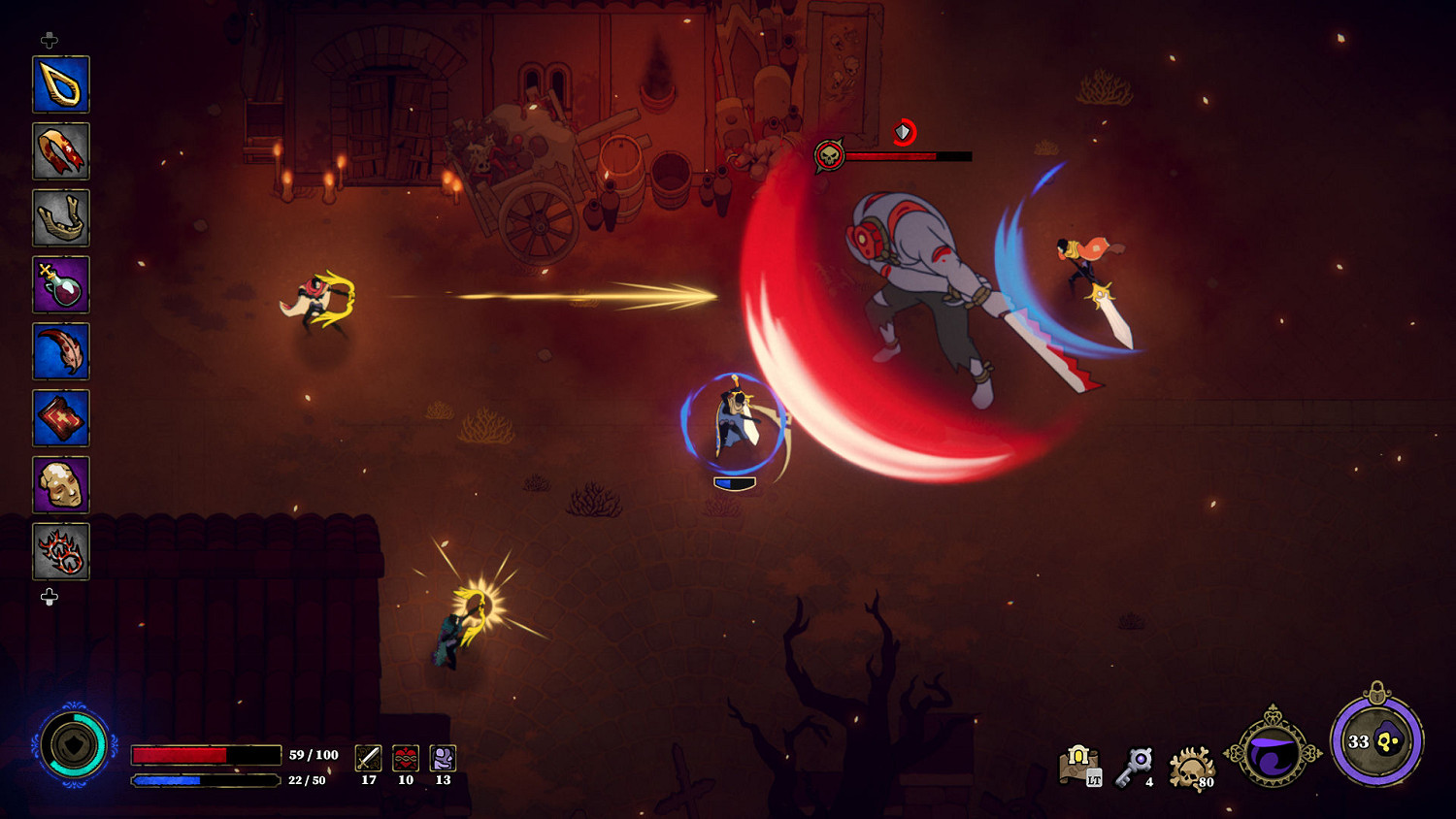Click the chained heart attribute icon
The image size is (1456, 819).
pyautogui.click(x=406, y=758)
